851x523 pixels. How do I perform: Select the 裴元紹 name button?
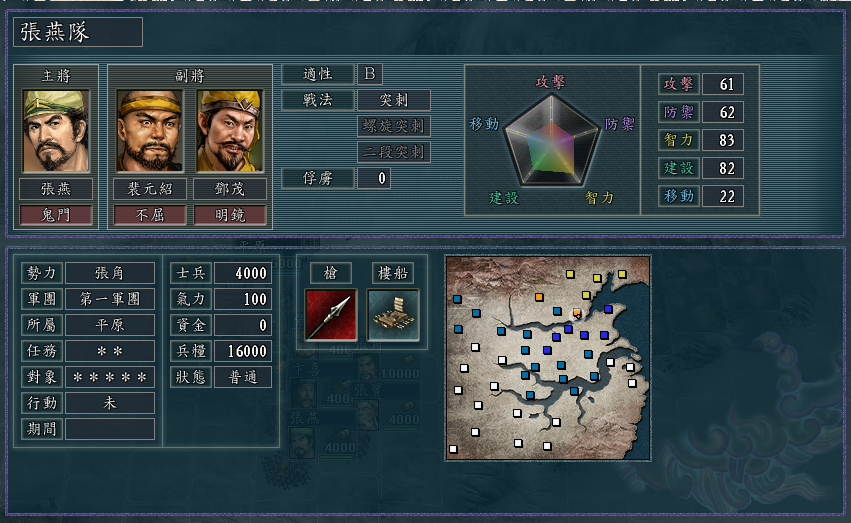tap(150, 188)
